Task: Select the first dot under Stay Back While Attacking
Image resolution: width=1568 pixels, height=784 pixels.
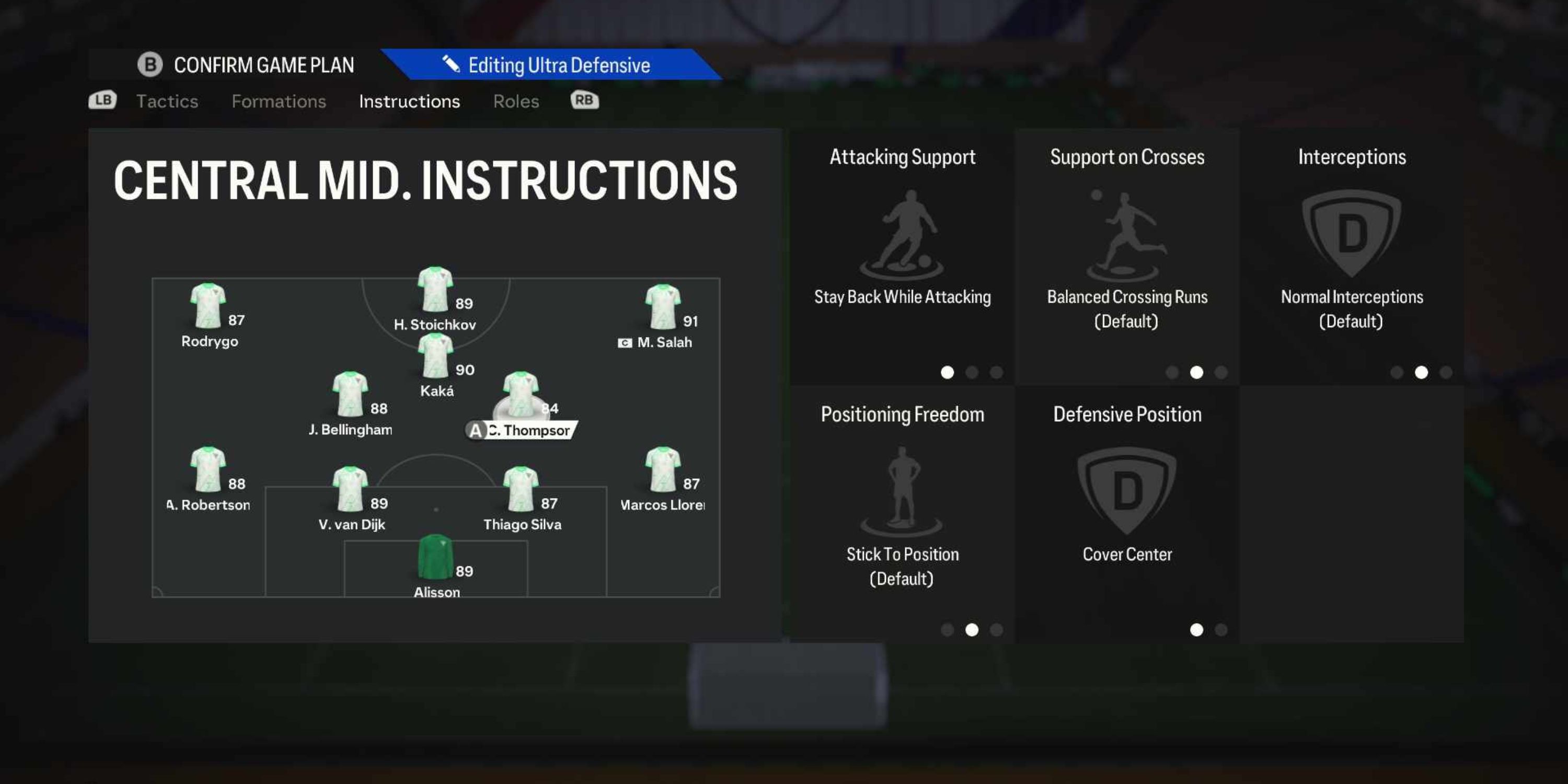Action: coord(947,373)
